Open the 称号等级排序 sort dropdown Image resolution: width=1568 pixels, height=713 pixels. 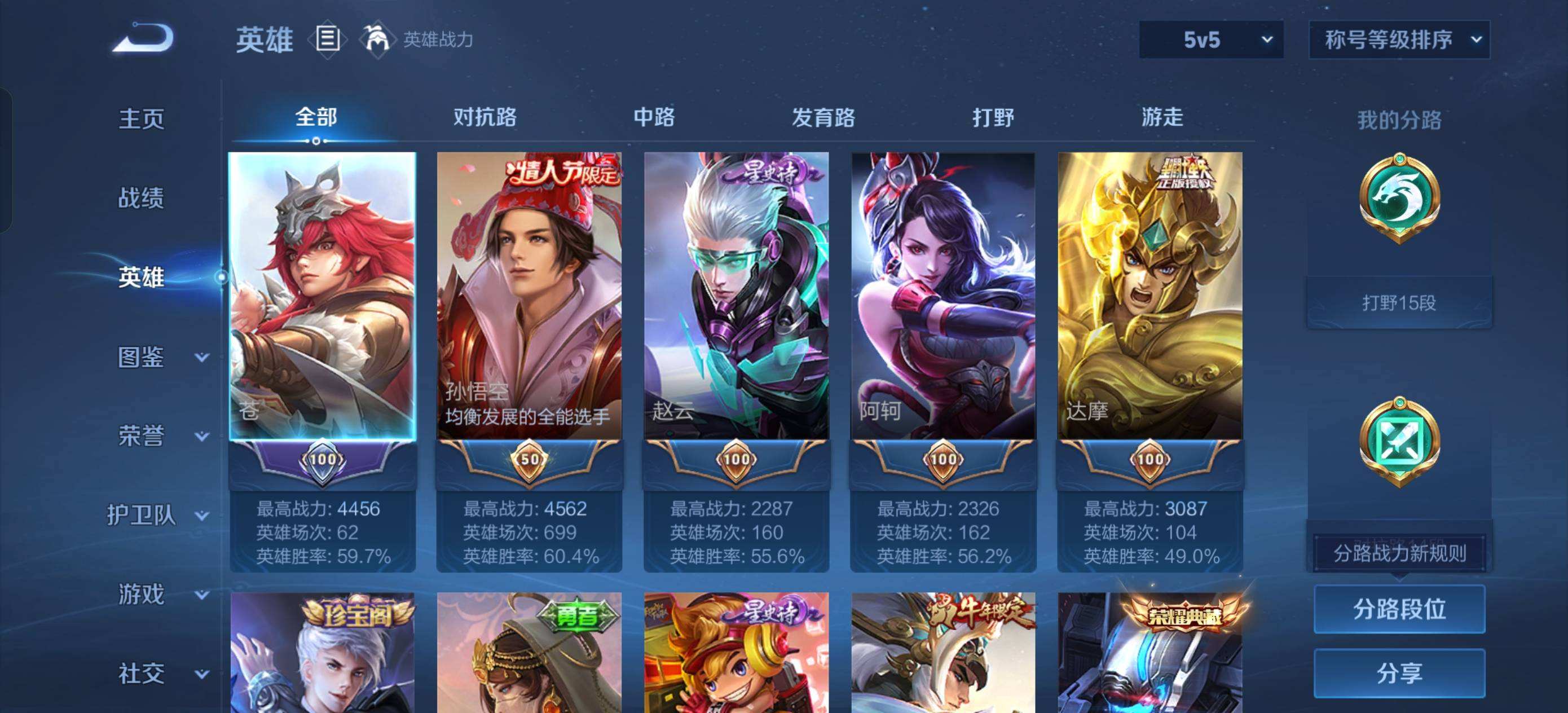click(1399, 40)
